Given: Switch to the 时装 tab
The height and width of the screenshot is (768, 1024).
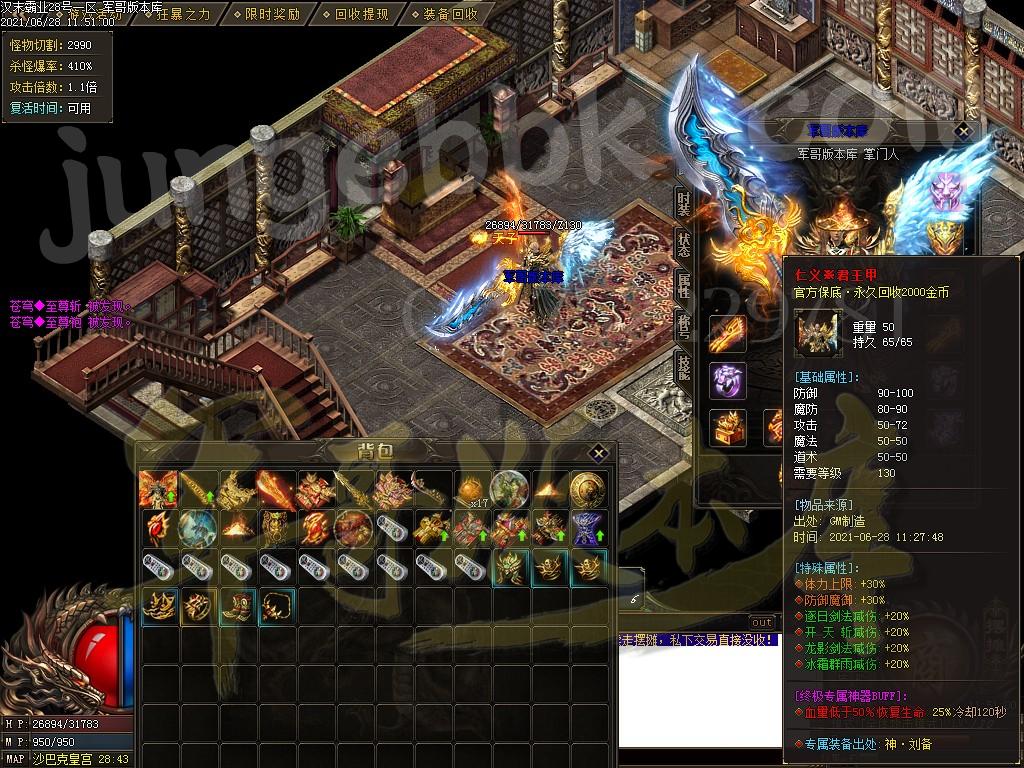Looking at the screenshot, I should click(684, 204).
